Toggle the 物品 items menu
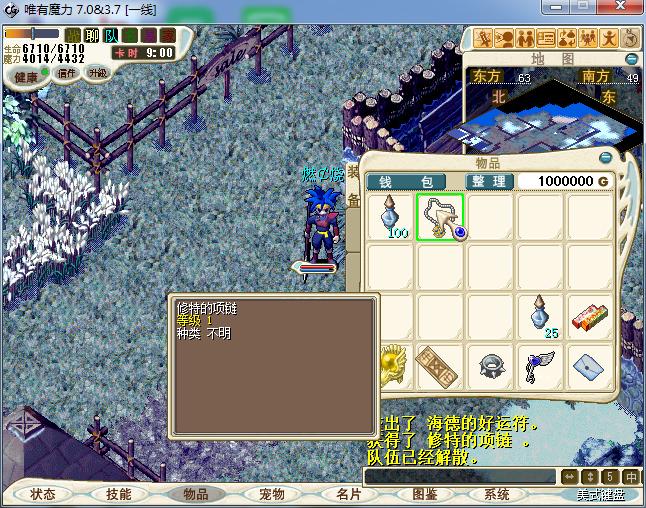Screen dimensions: 646x508 [194, 494]
